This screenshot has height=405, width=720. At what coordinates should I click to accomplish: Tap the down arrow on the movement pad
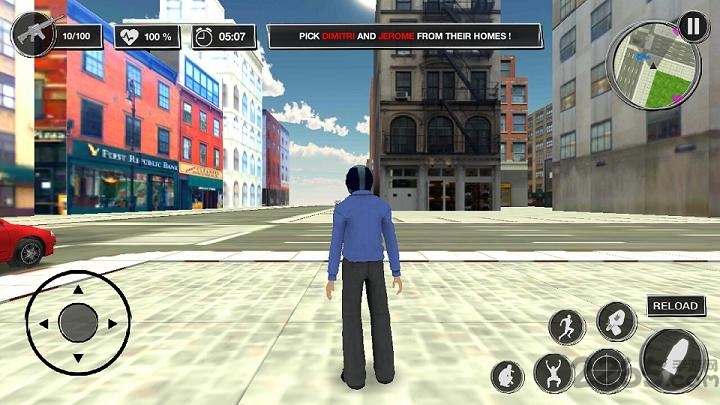(x=78, y=358)
